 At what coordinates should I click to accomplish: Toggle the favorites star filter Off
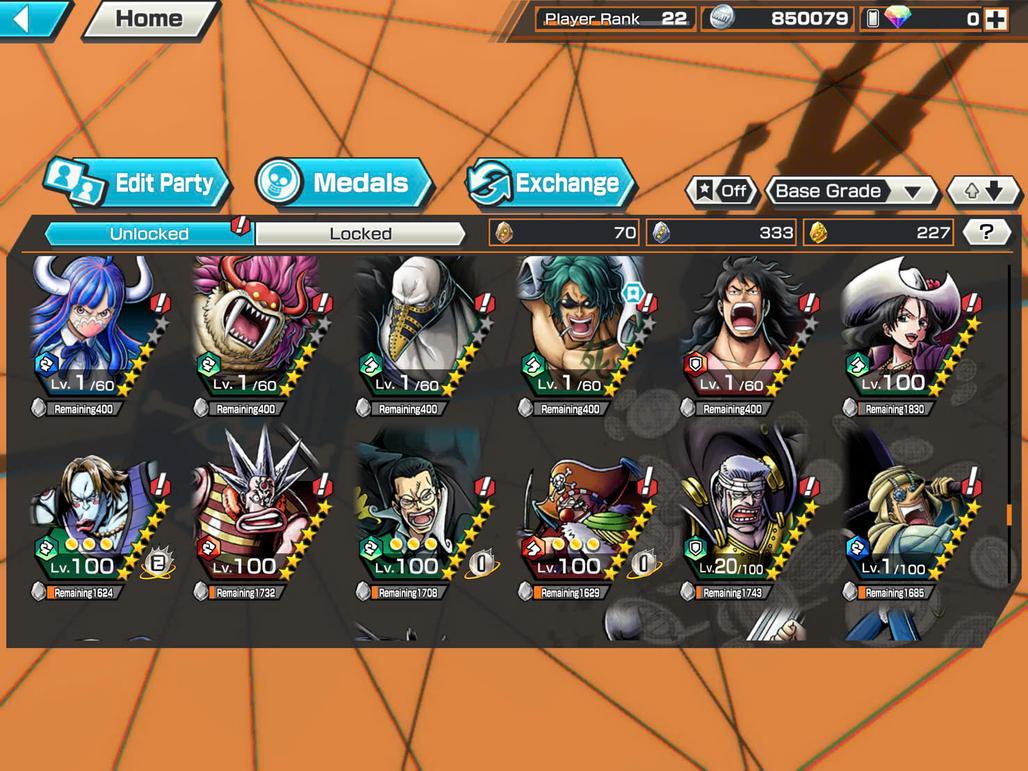click(721, 191)
